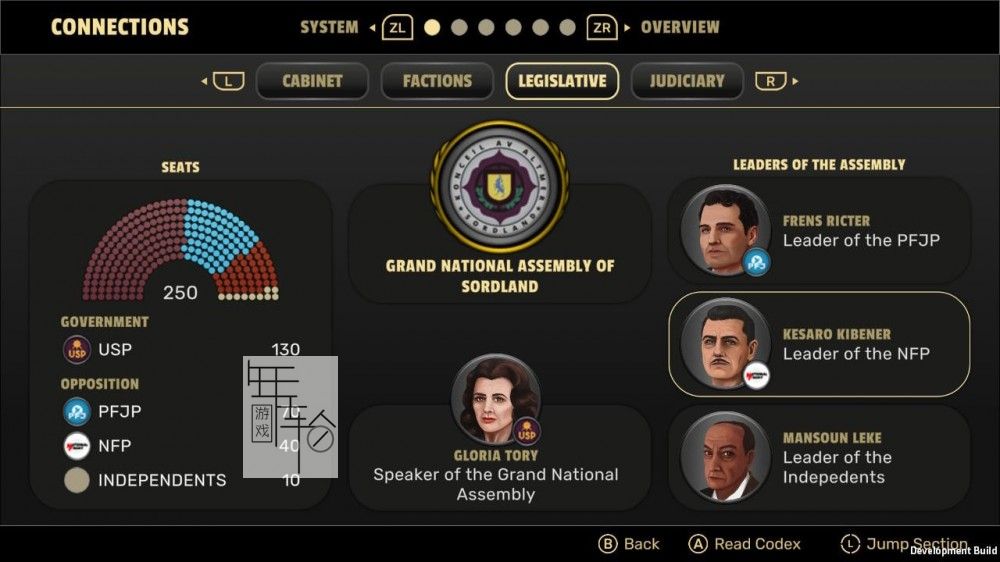
Task: Open the Factions tab
Action: coord(437,81)
